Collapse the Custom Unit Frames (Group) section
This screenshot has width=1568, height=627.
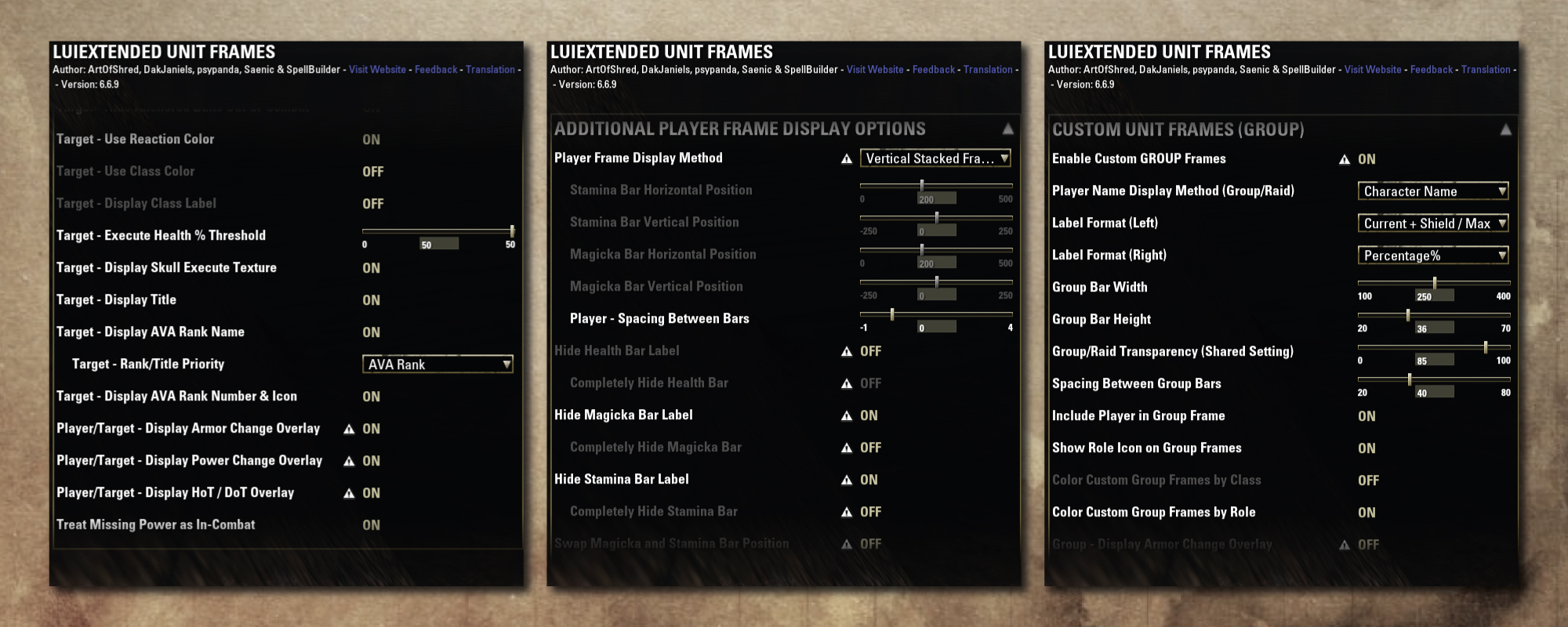1505,129
